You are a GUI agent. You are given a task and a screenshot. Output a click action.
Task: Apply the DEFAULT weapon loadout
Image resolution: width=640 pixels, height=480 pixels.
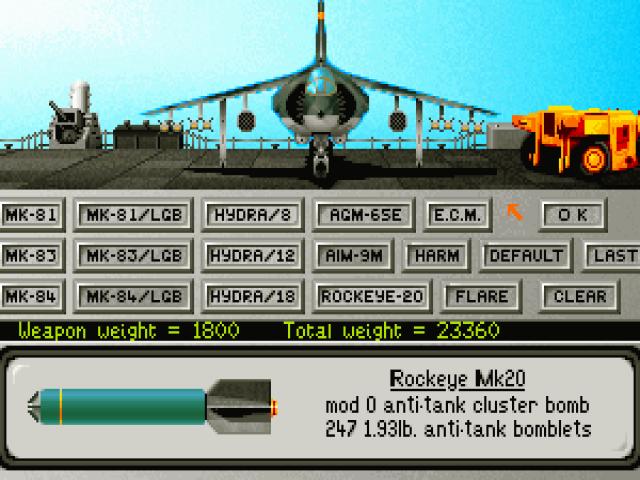526,255
